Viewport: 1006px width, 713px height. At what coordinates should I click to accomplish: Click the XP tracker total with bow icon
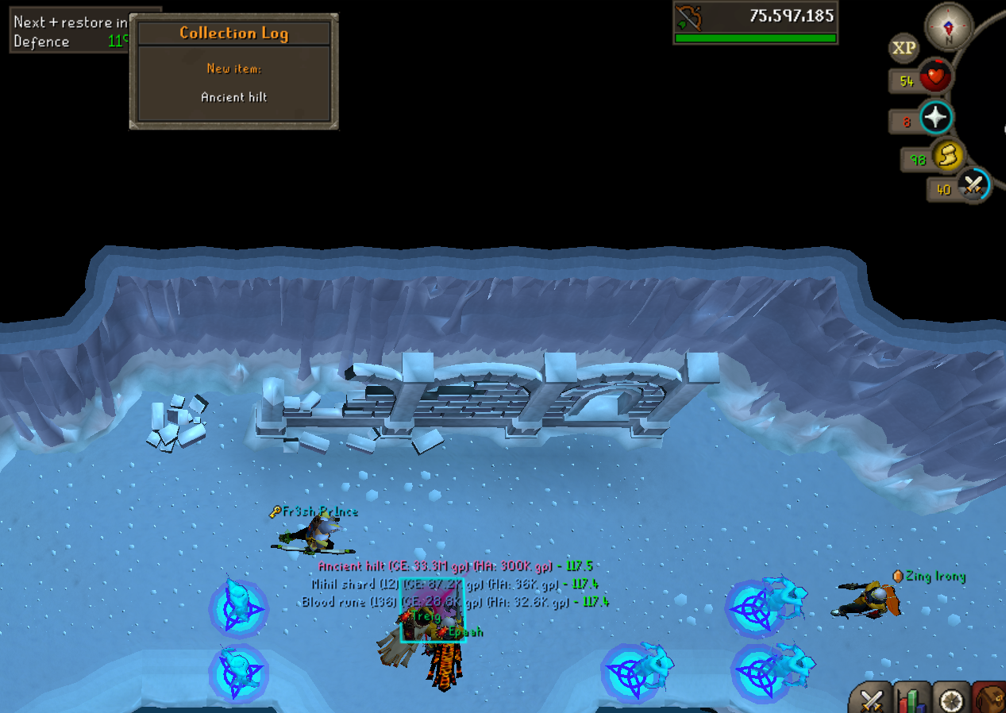(x=755, y=22)
